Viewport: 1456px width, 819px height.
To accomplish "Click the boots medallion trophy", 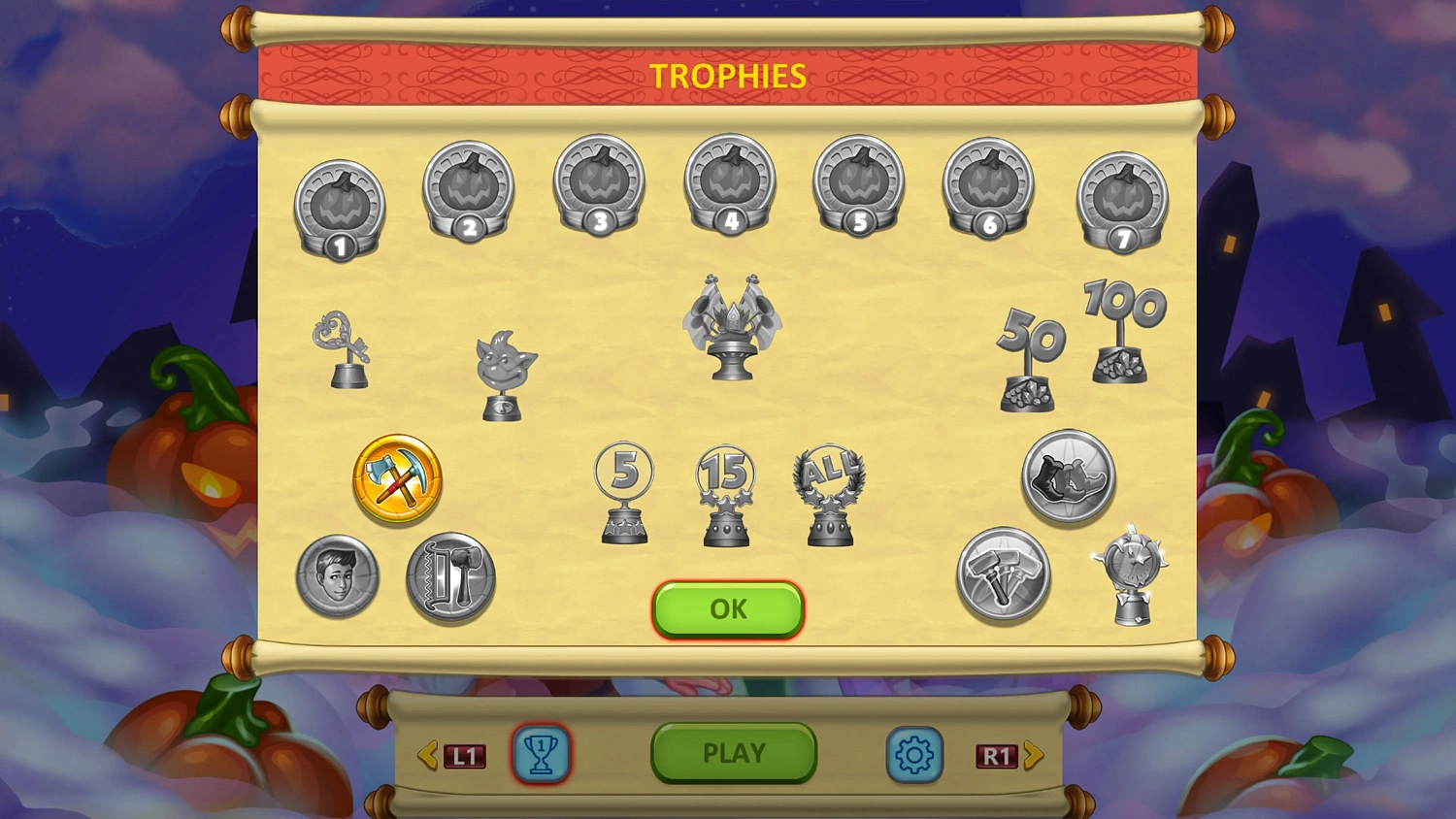I will click(1069, 477).
